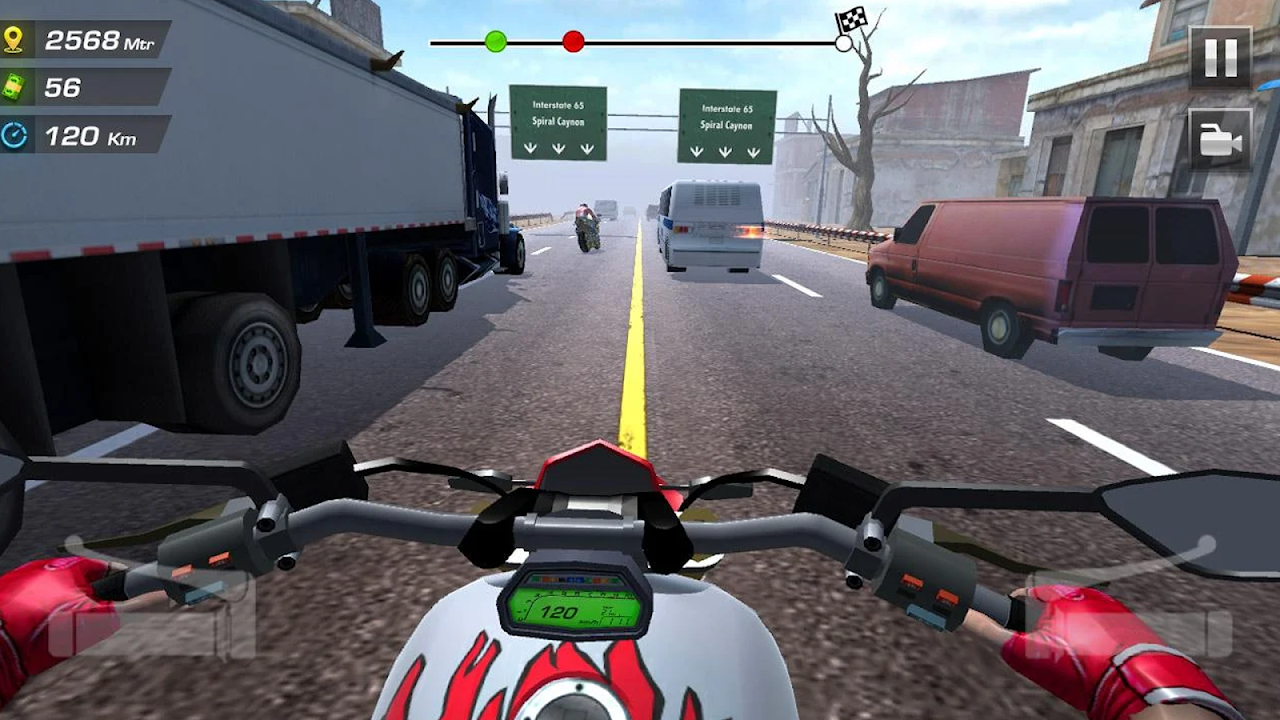Click the checkered finish flag icon
Viewport: 1280px width, 720px height.
click(x=849, y=20)
